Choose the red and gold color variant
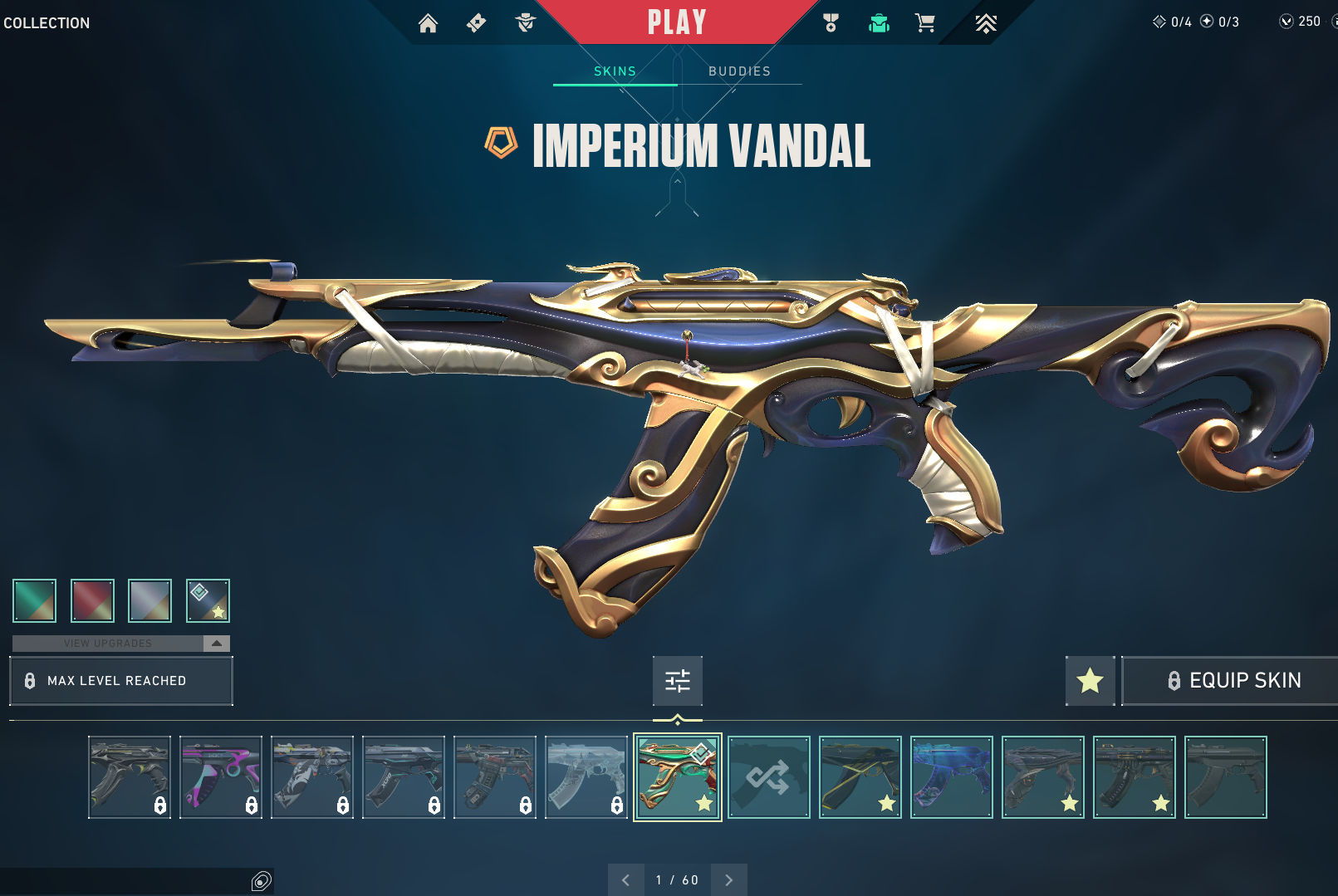This screenshot has width=1338, height=896. (x=92, y=600)
